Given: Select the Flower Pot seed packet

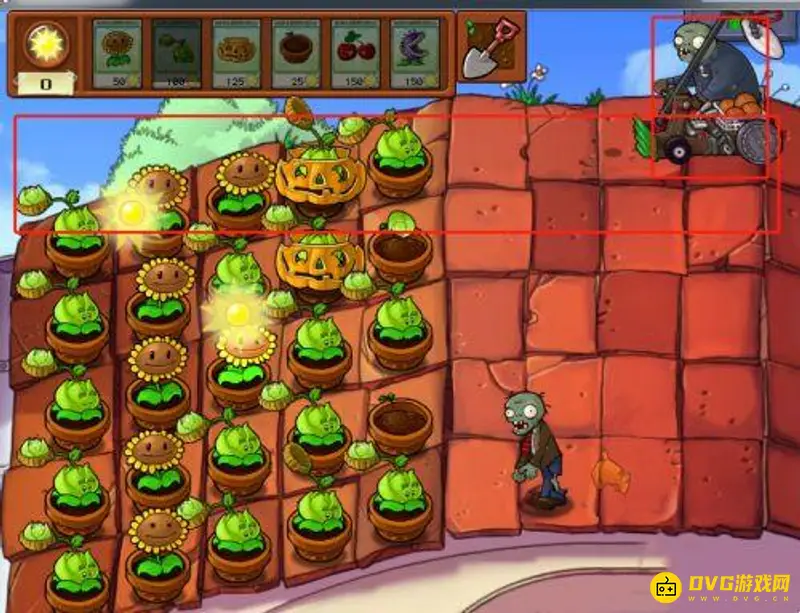Looking at the screenshot, I should (295, 52).
